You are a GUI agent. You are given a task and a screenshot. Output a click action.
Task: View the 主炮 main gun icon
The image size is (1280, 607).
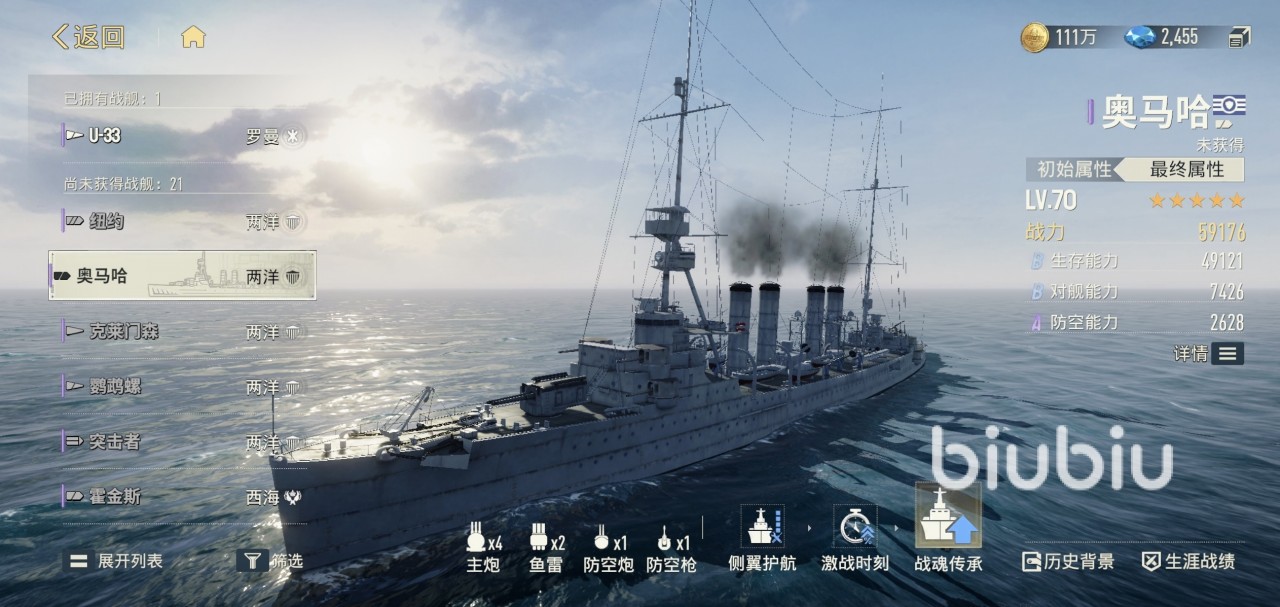pos(483,547)
